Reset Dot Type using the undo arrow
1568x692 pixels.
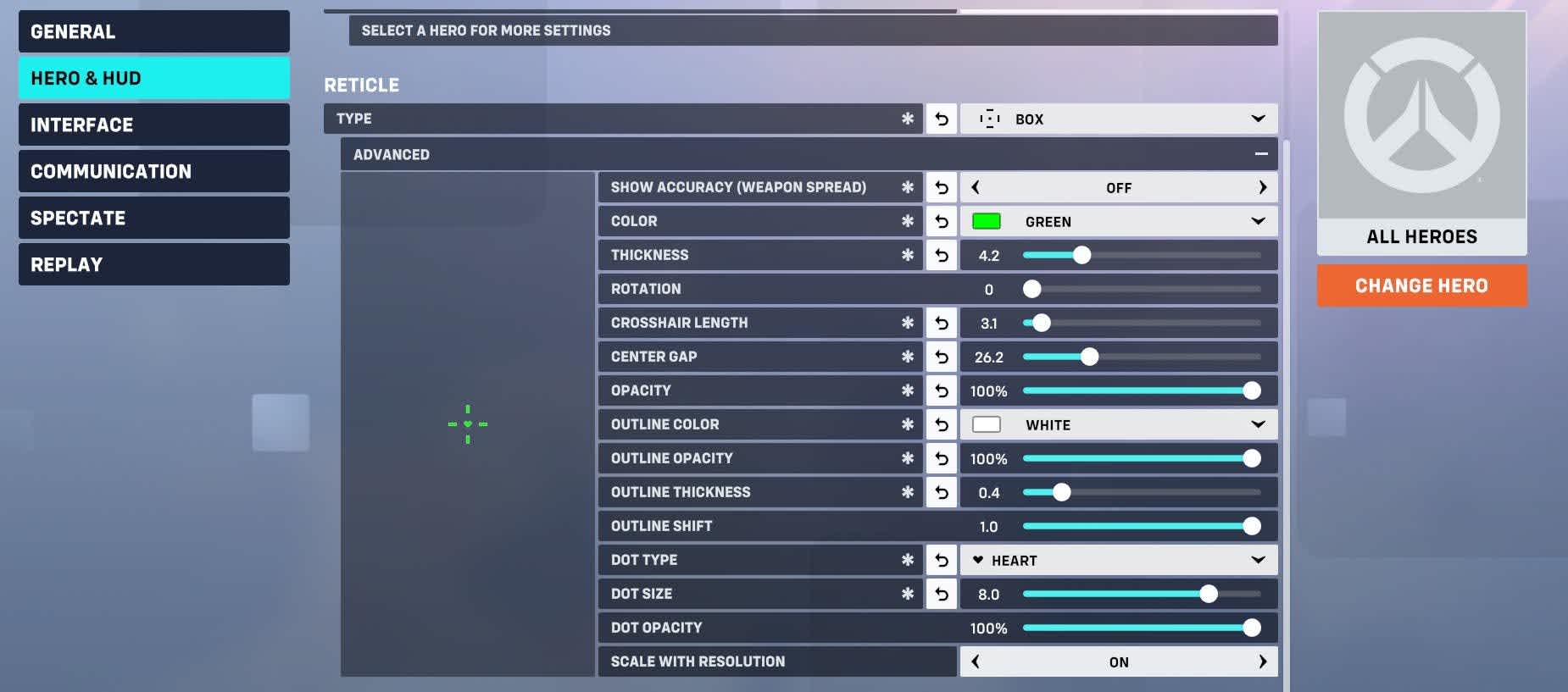point(941,560)
